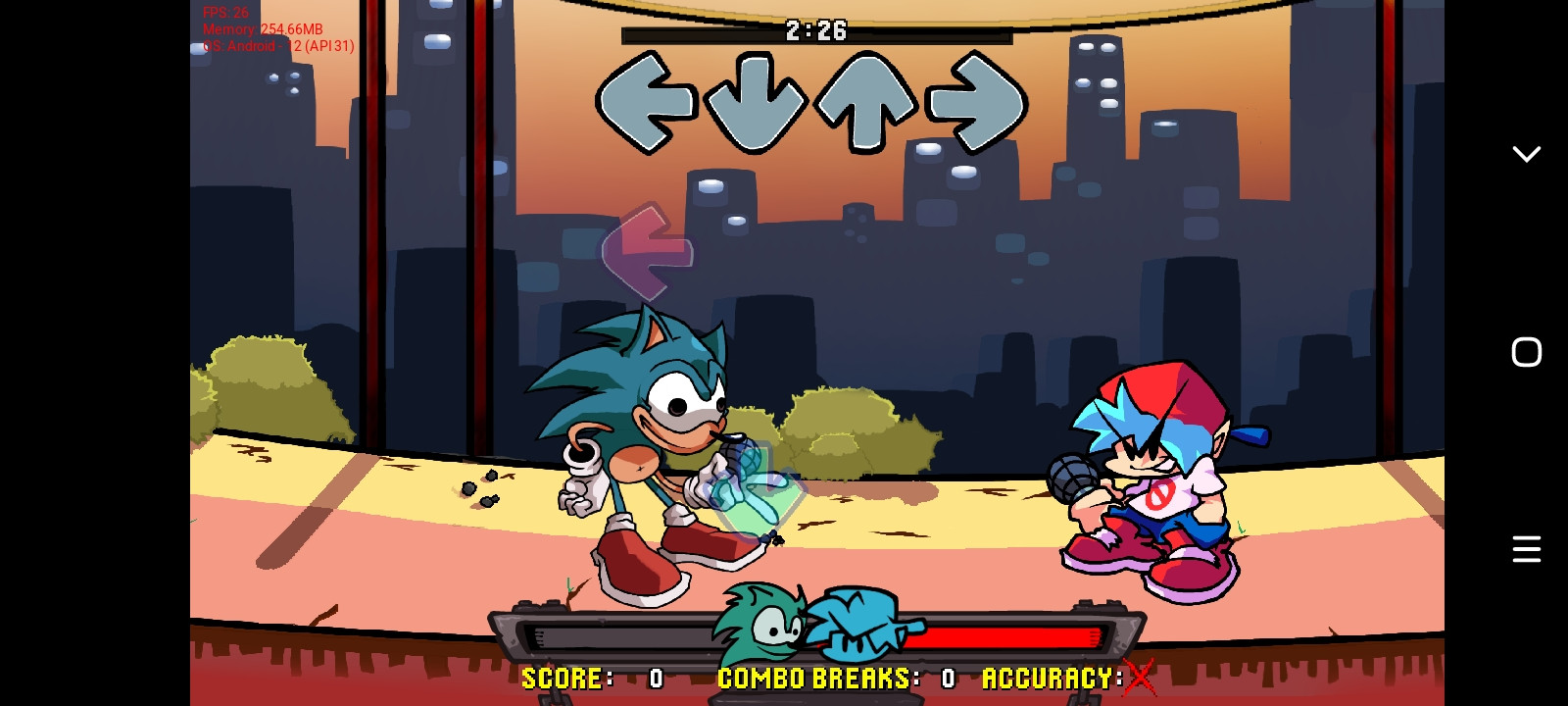Collapse the screen using the back chevron
This screenshot has height=706, width=1568.
1525,154
